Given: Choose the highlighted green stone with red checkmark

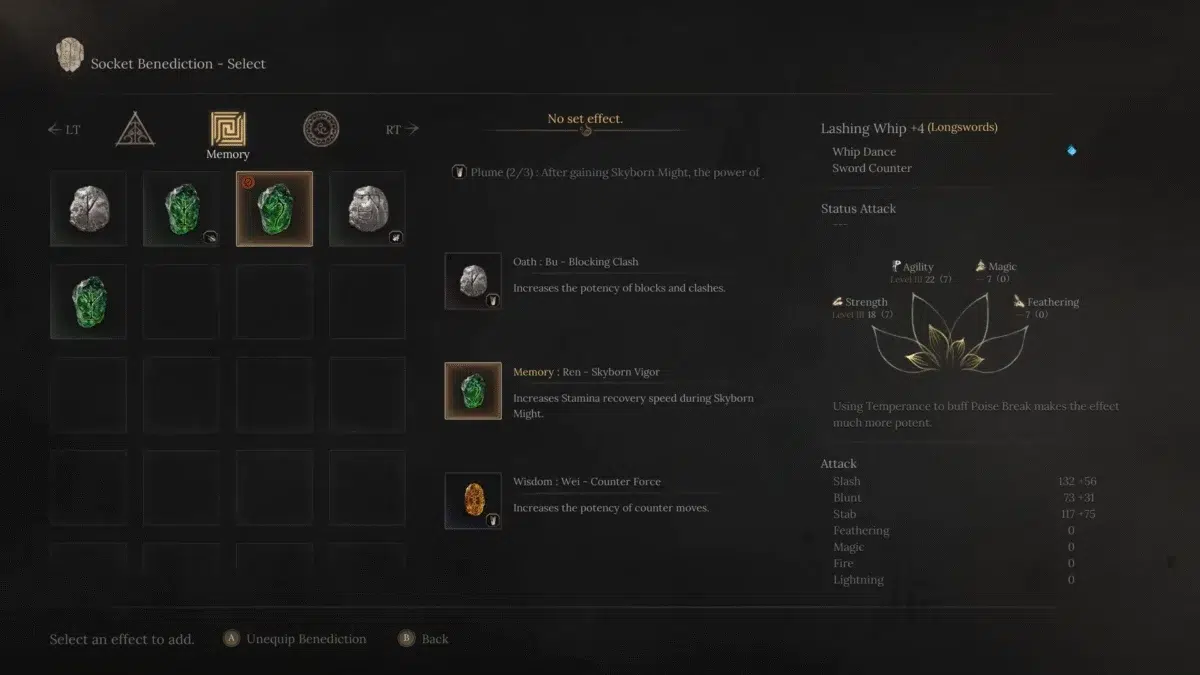Looking at the screenshot, I should point(274,208).
